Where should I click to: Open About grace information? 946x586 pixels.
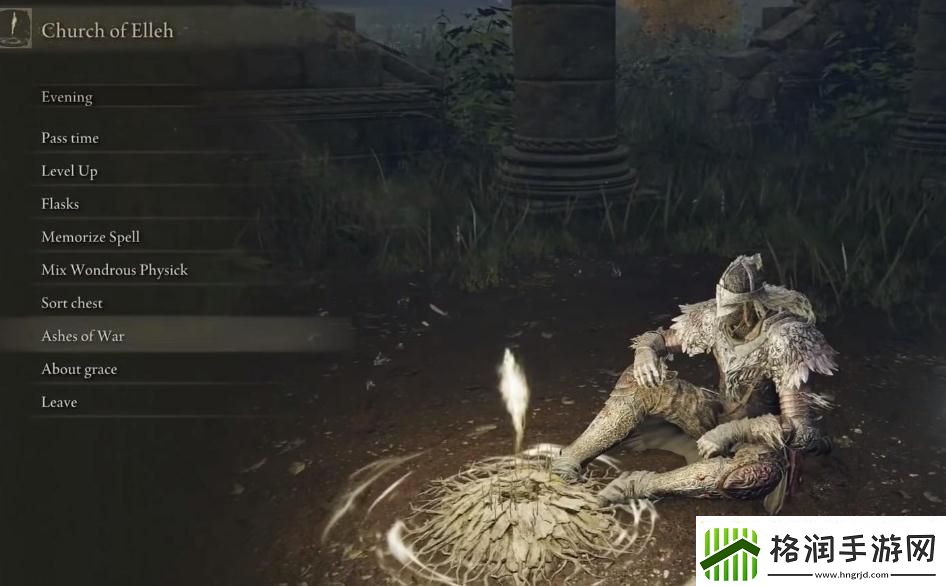coord(79,369)
